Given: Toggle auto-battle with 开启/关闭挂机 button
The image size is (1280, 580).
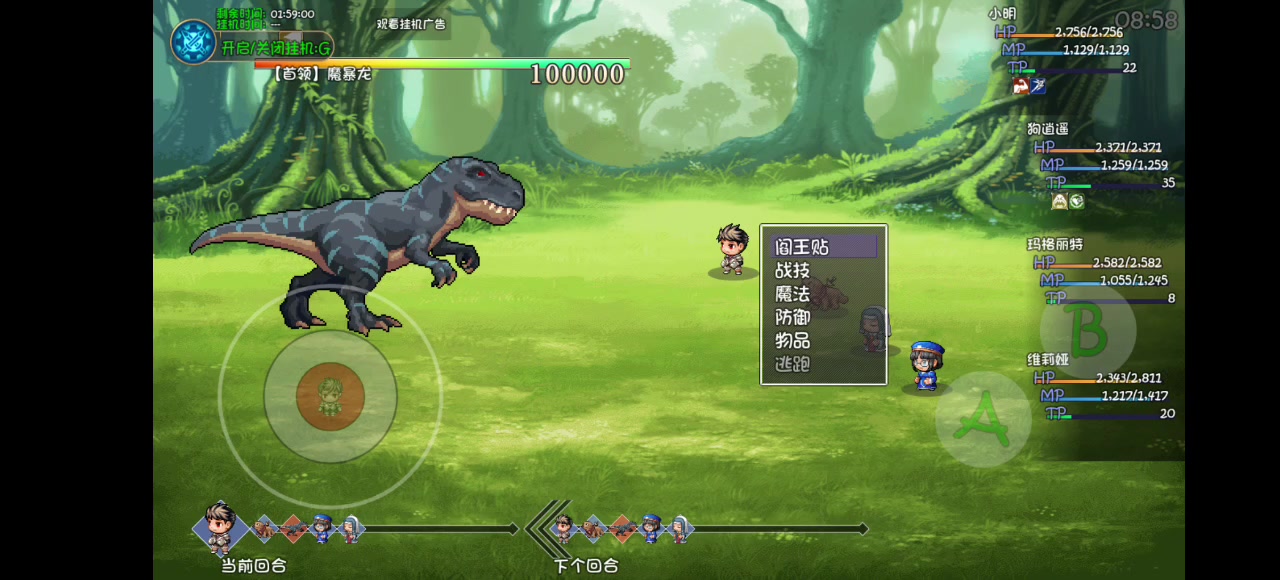Looking at the screenshot, I should (x=276, y=48).
